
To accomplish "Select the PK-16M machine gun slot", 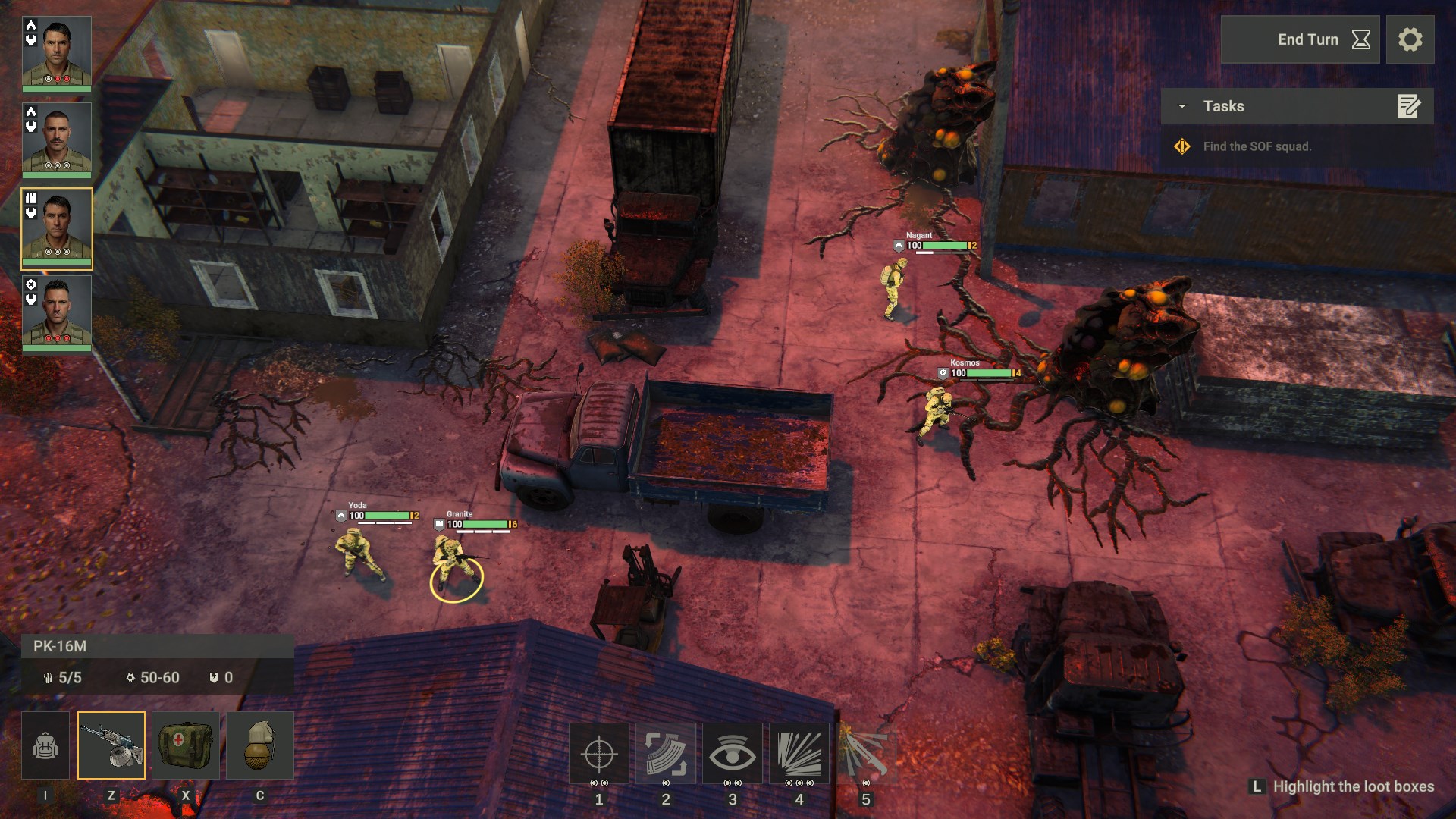I will pos(112,745).
